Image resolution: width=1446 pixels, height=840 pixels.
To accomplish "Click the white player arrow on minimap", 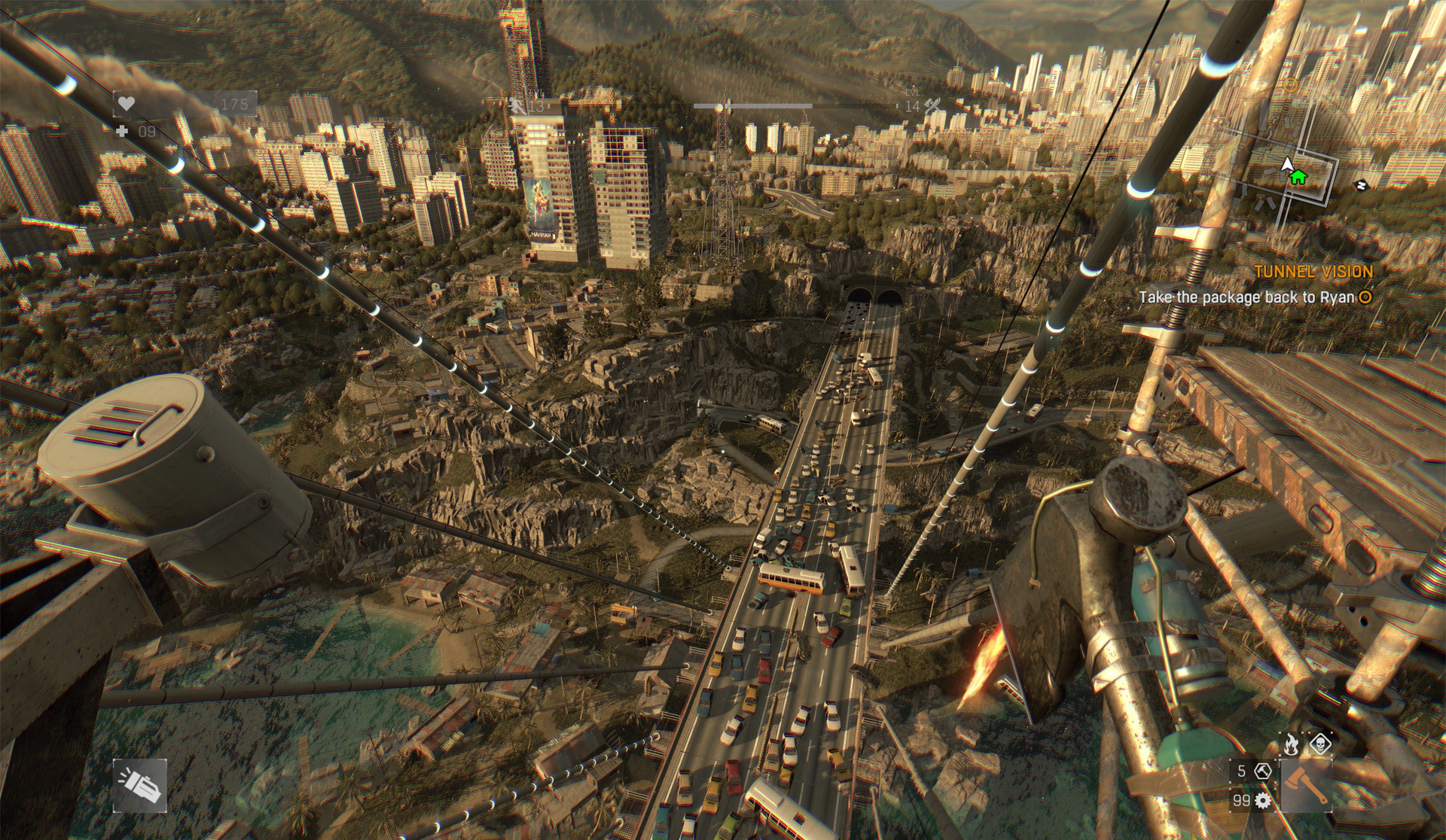I will click(1286, 164).
